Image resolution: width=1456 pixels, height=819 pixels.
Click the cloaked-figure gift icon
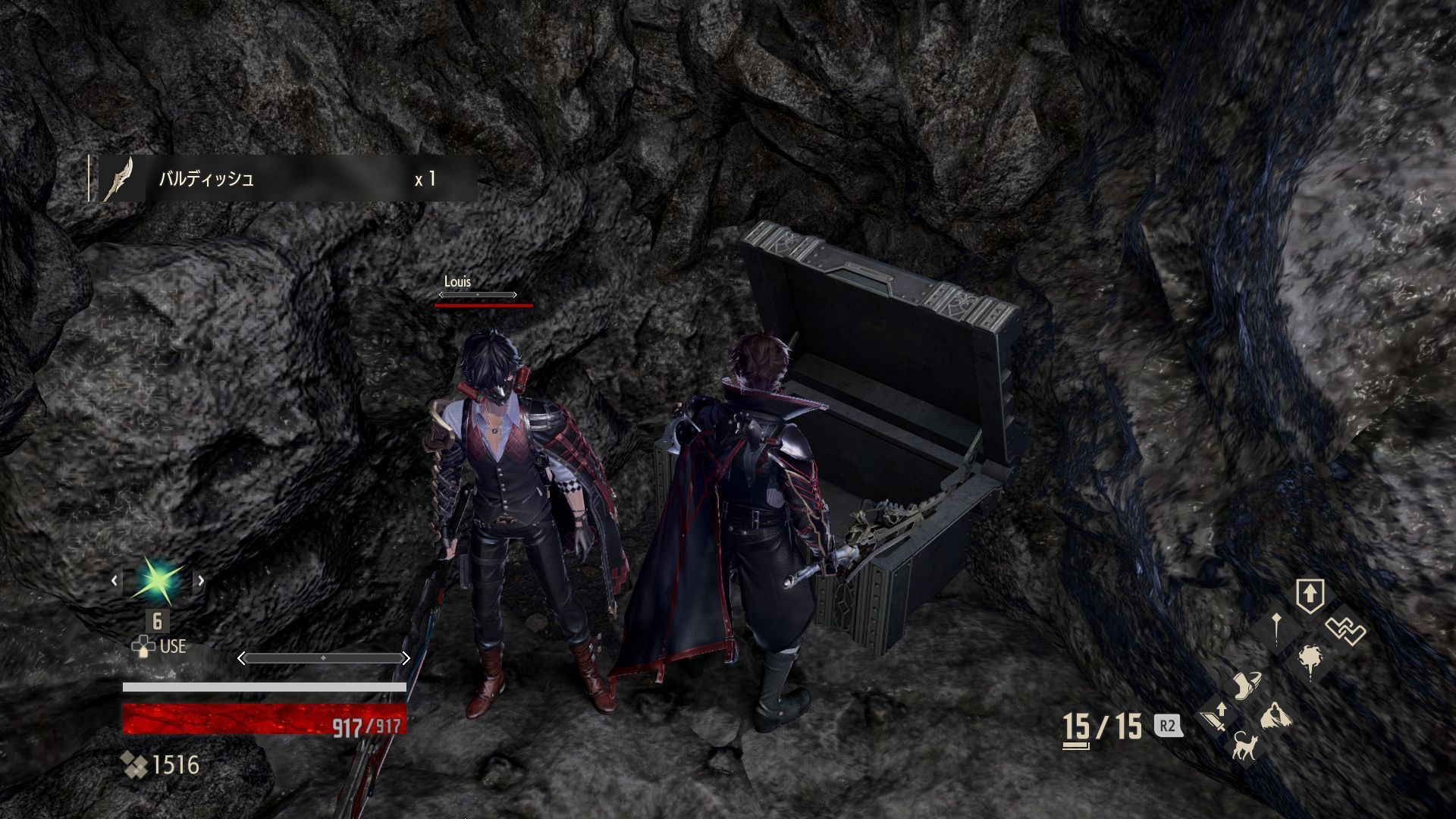(1276, 717)
